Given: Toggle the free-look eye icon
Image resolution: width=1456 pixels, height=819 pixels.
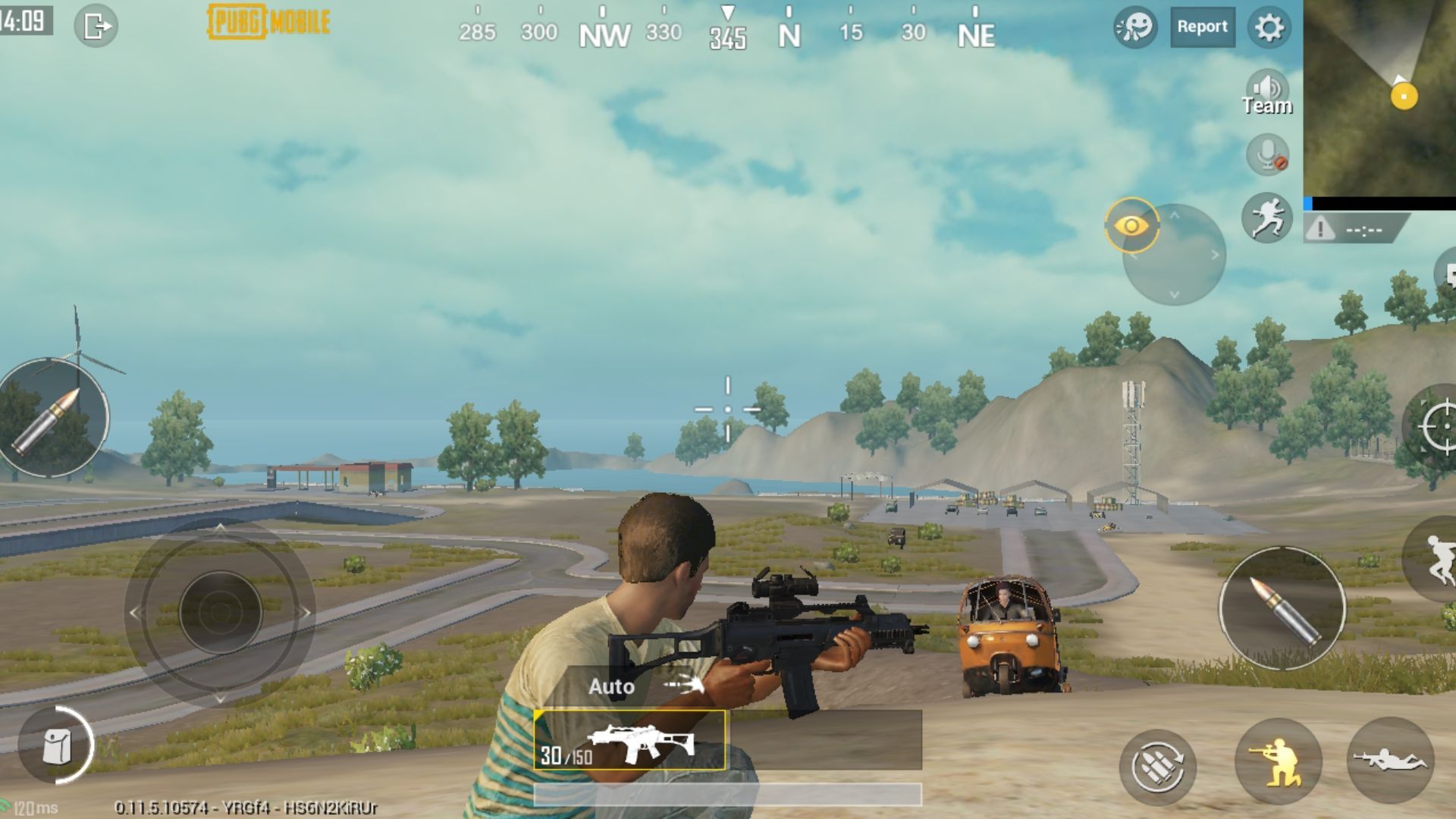Looking at the screenshot, I should point(1133,225).
